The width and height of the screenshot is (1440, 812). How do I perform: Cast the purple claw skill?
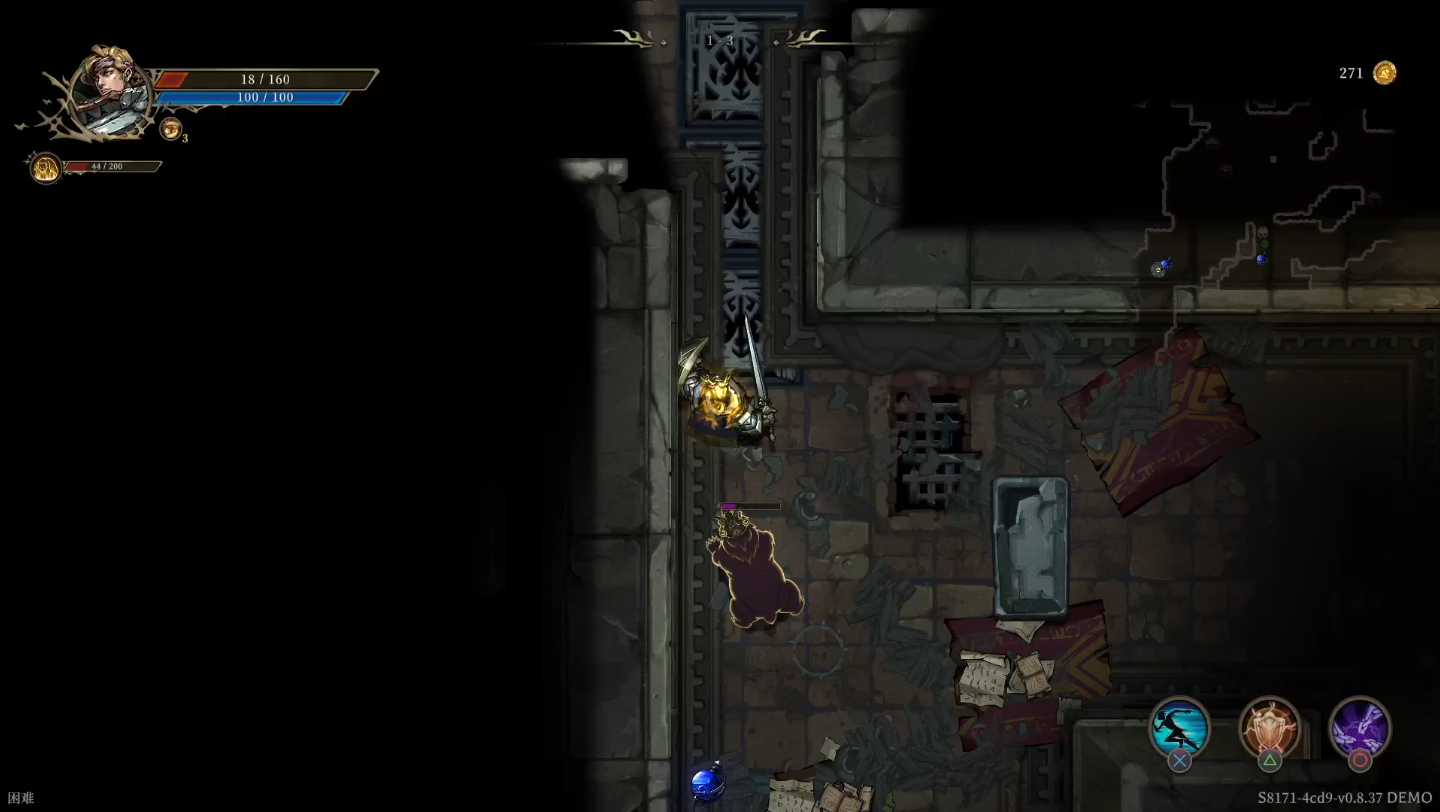click(x=1359, y=727)
